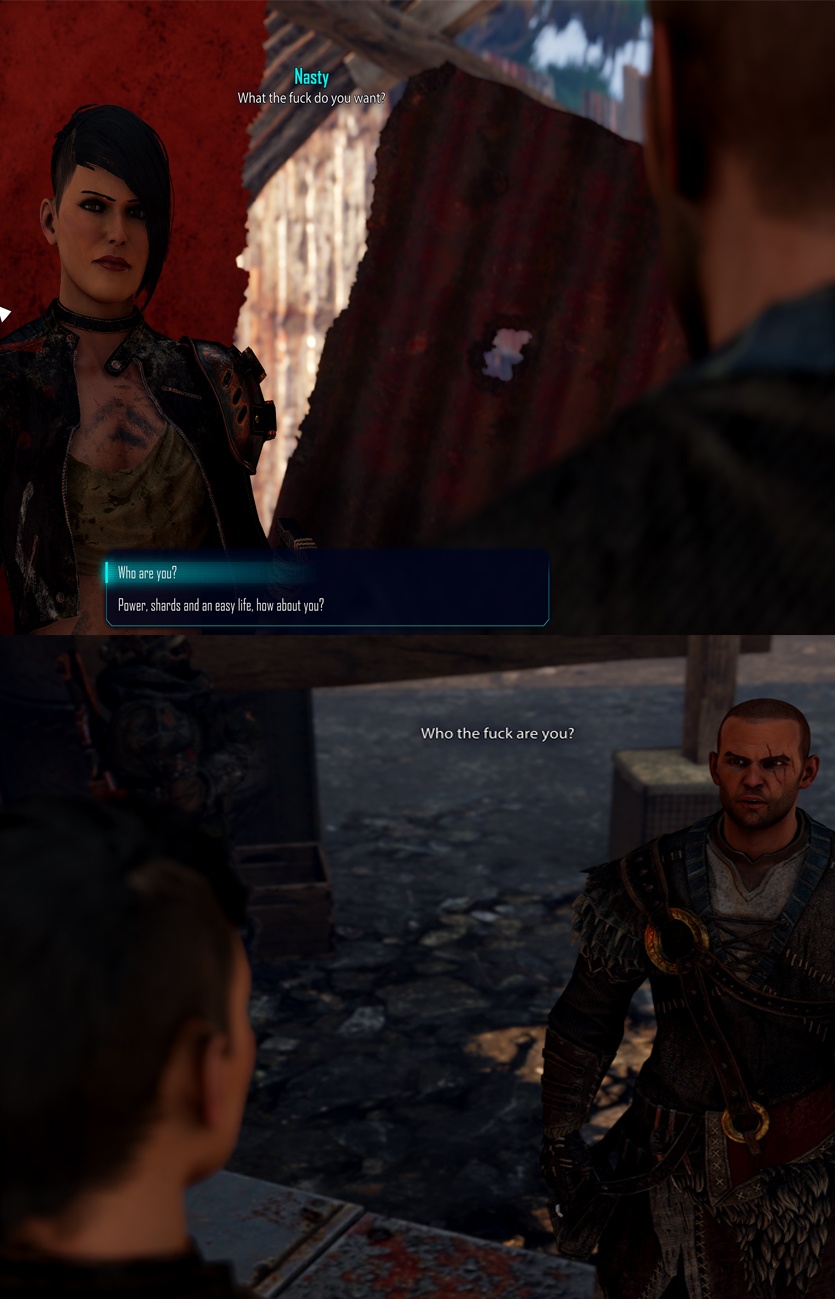
Task: Select "Power, shards and an easy life" response
Action: (221, 606)
